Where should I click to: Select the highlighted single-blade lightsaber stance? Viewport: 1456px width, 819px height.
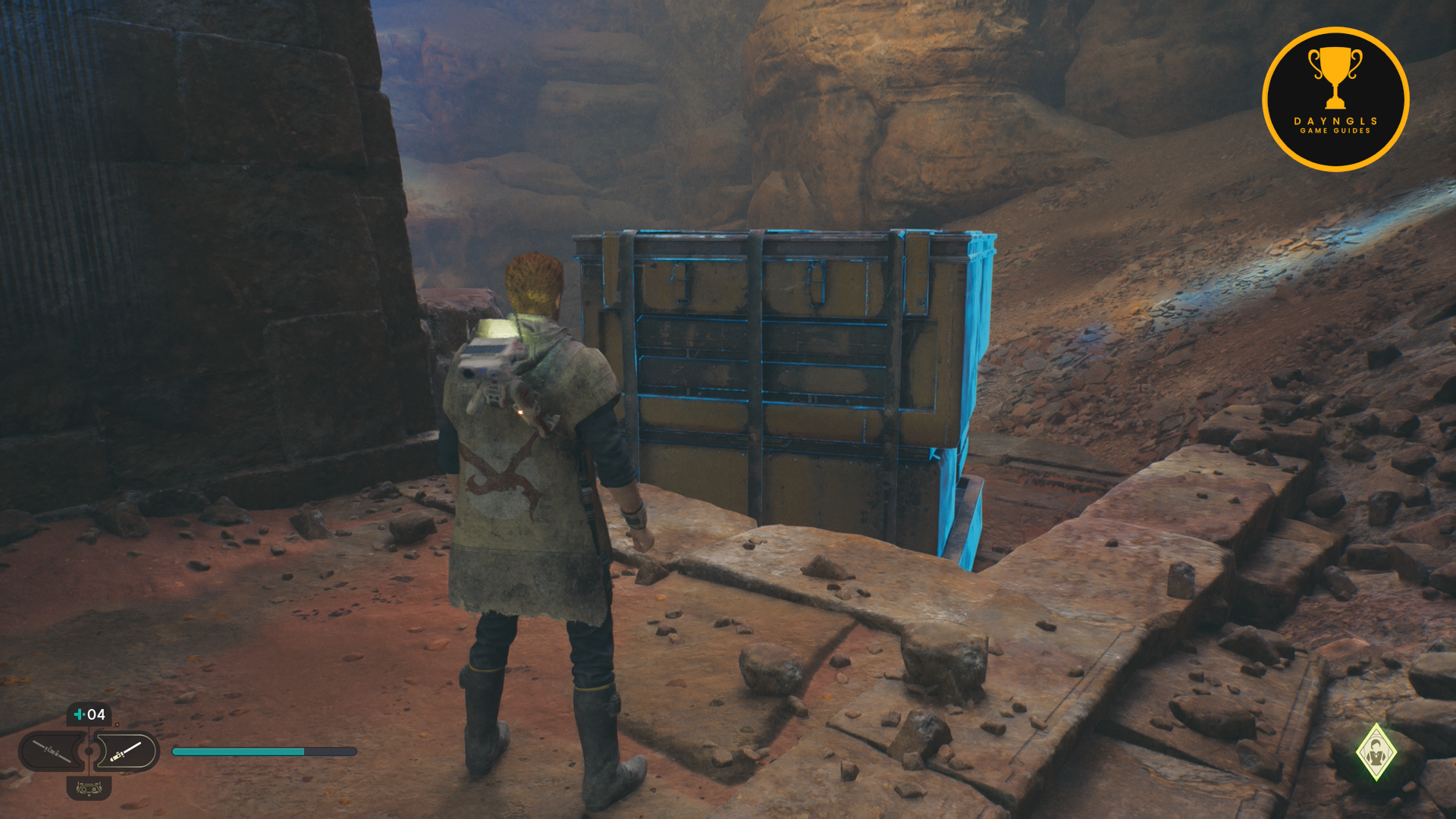(x=127, y=752)
